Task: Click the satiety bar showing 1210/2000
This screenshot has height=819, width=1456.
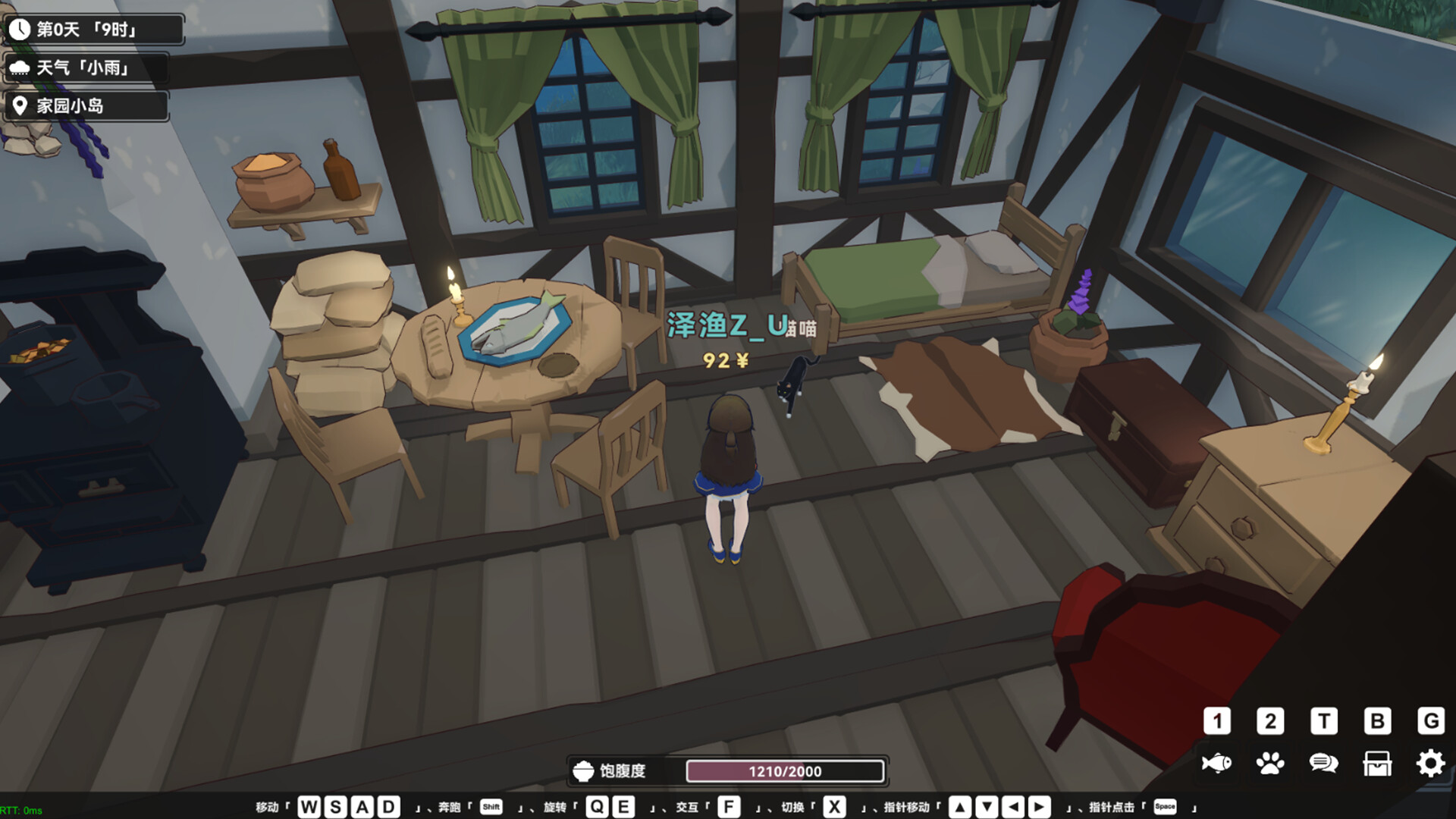Action: [x=785, y=770]
